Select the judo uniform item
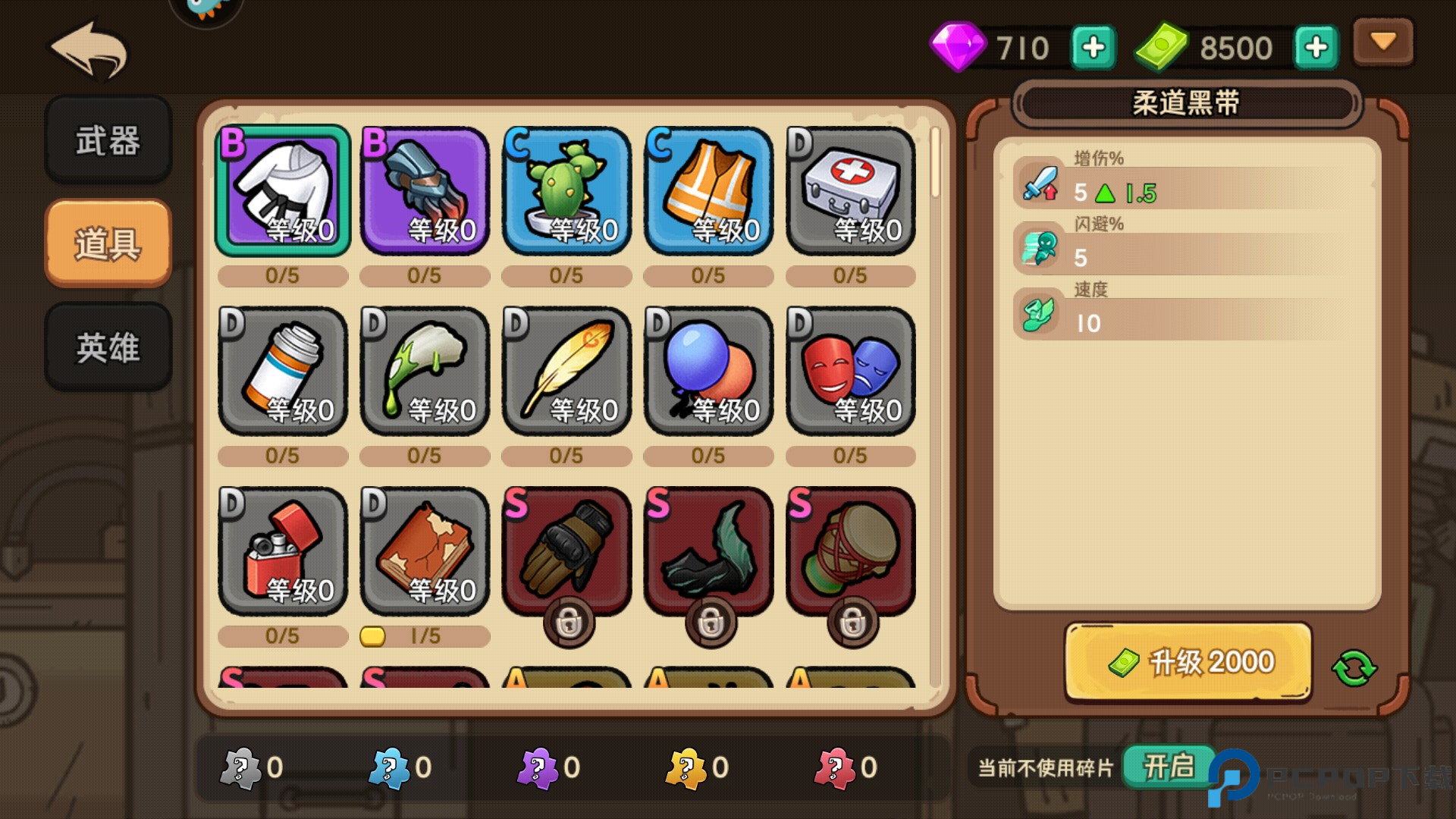Viewport: 1456px width, 819px height. (282, 191)
